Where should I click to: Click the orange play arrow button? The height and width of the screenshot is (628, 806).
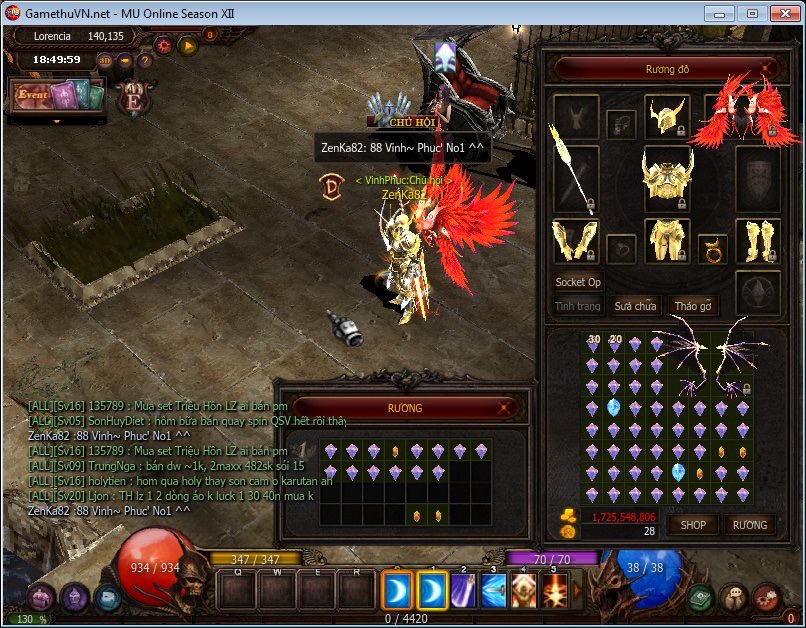[187, 45]
